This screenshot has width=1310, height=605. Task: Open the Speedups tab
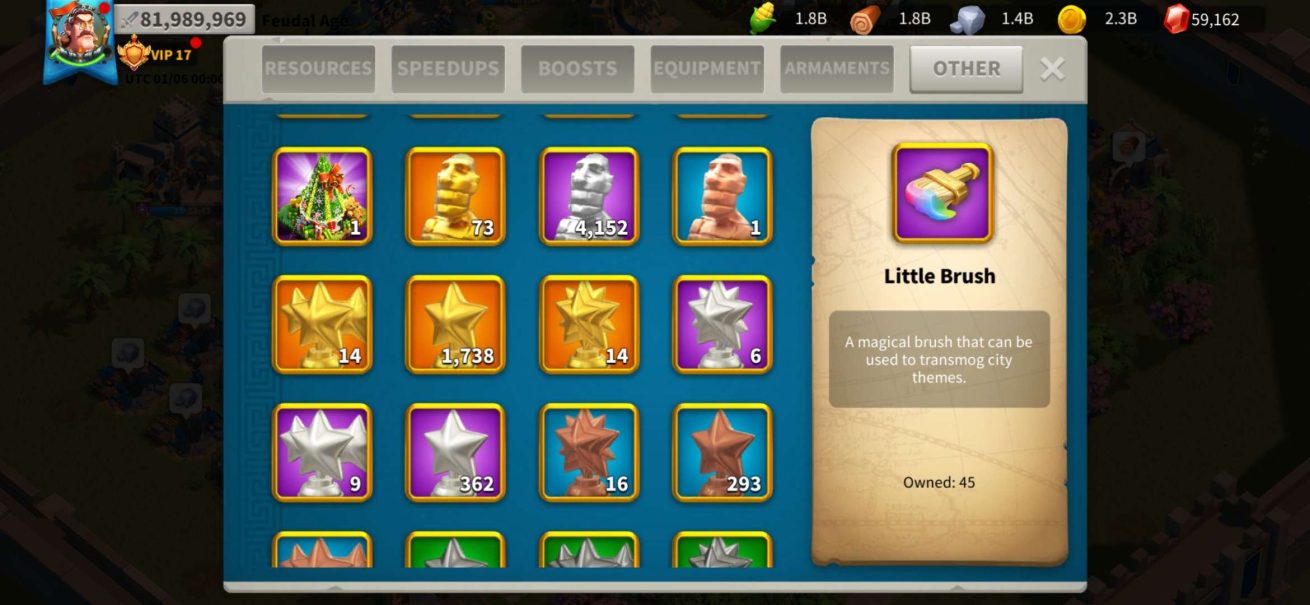coord(448,69)
